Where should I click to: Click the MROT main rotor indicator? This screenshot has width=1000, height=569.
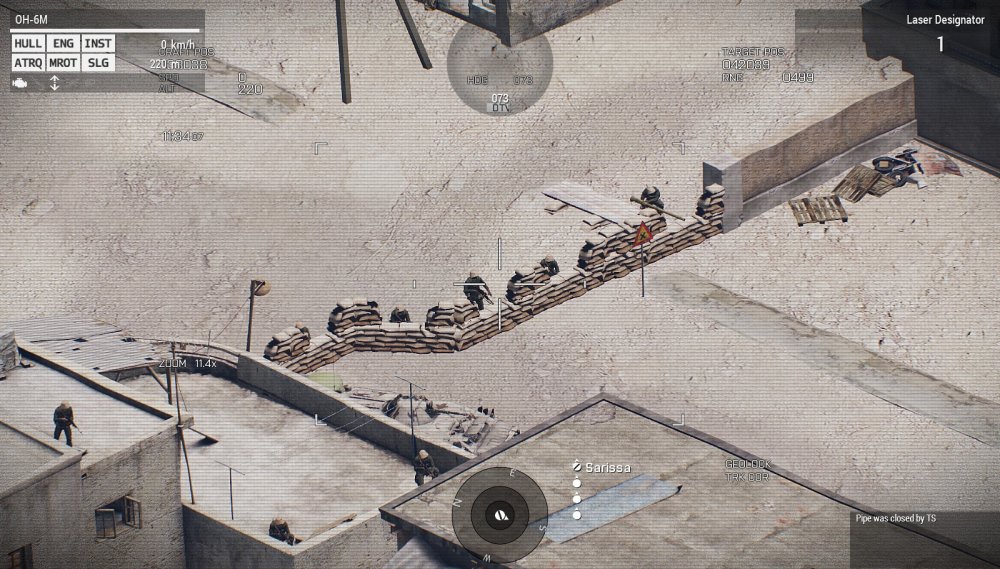coord(62,63)
